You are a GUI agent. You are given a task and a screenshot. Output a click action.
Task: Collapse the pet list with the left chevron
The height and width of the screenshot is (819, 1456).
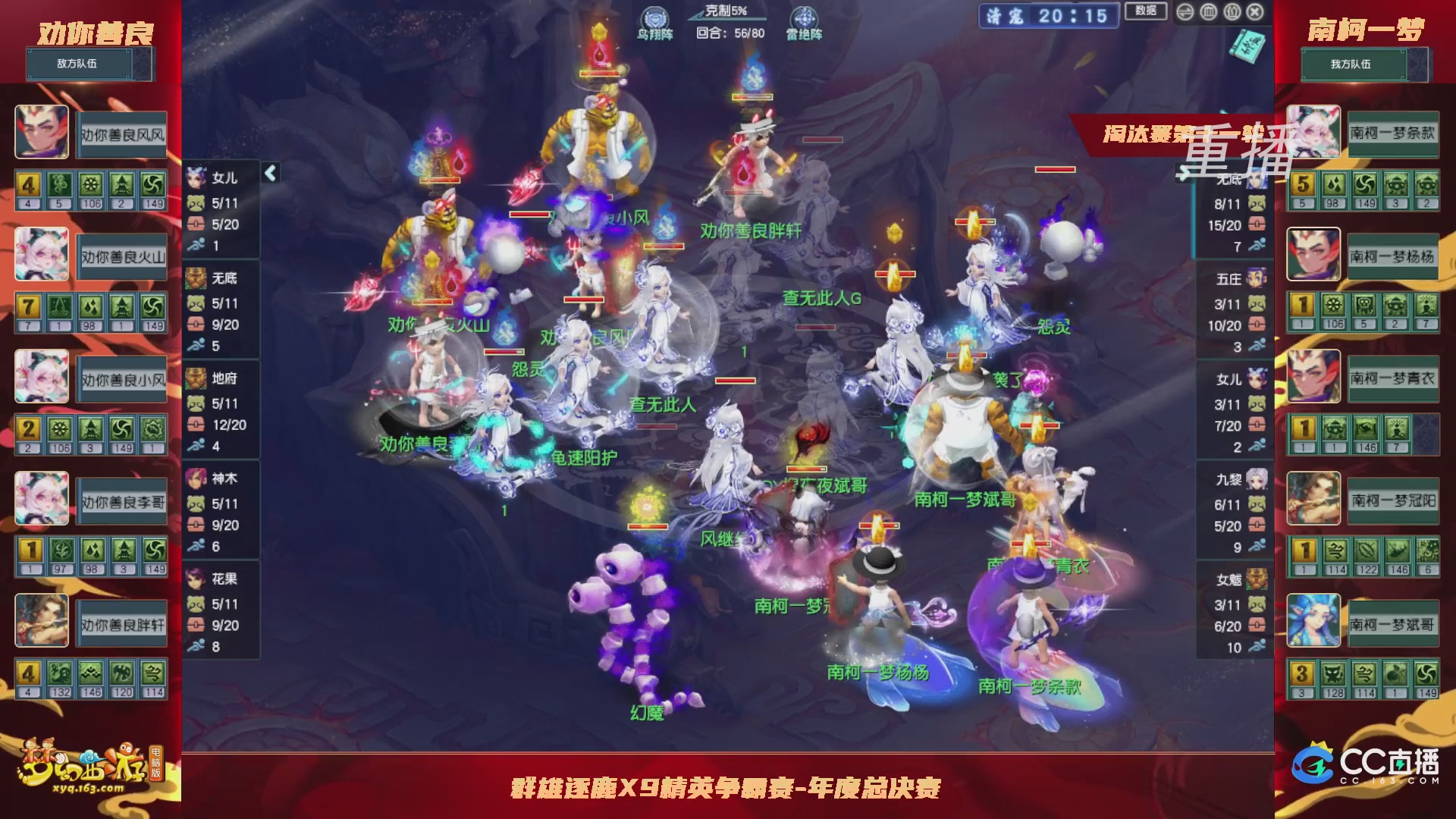[x=269, y=173]
